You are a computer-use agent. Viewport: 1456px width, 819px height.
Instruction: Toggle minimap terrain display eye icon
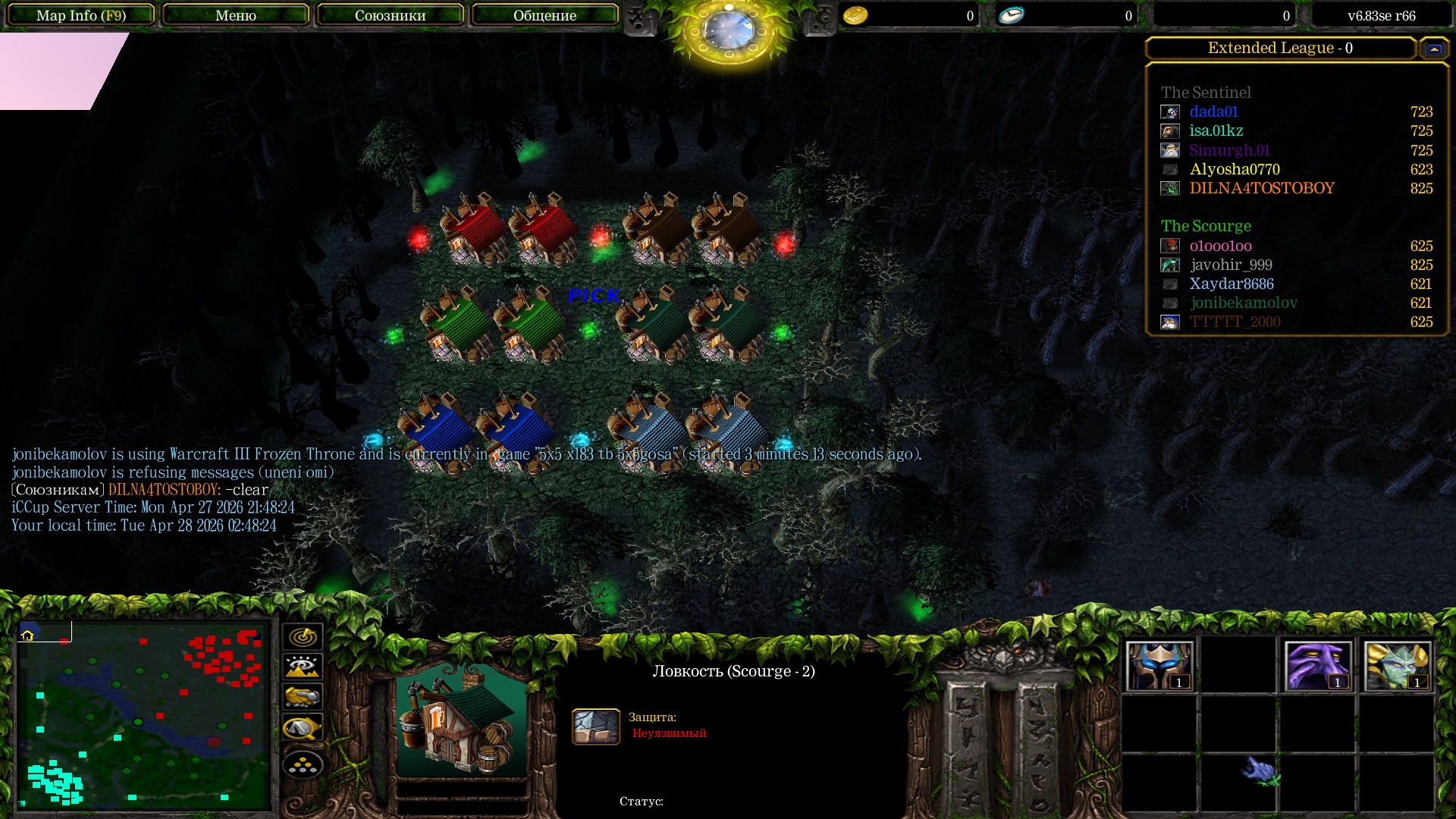(x=303, y=667)
